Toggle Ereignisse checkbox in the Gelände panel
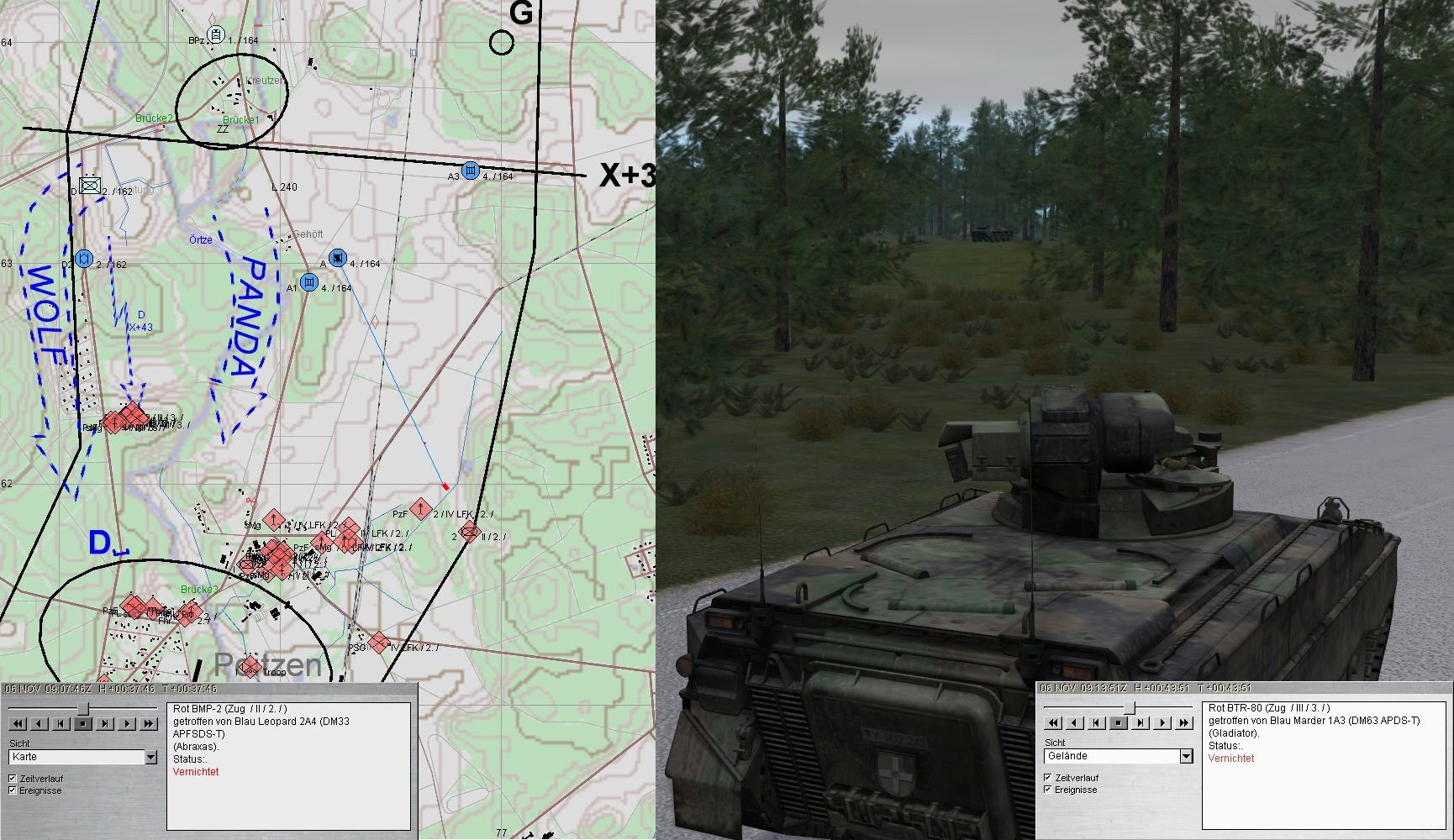 click(1048, 790)
